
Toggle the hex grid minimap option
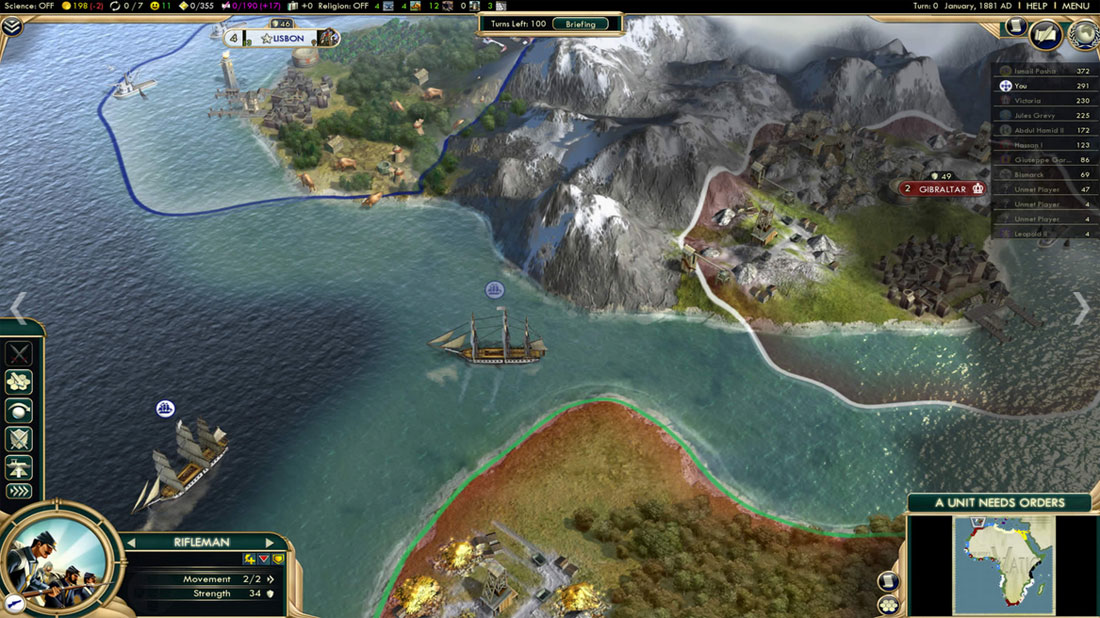pos(887,604)
